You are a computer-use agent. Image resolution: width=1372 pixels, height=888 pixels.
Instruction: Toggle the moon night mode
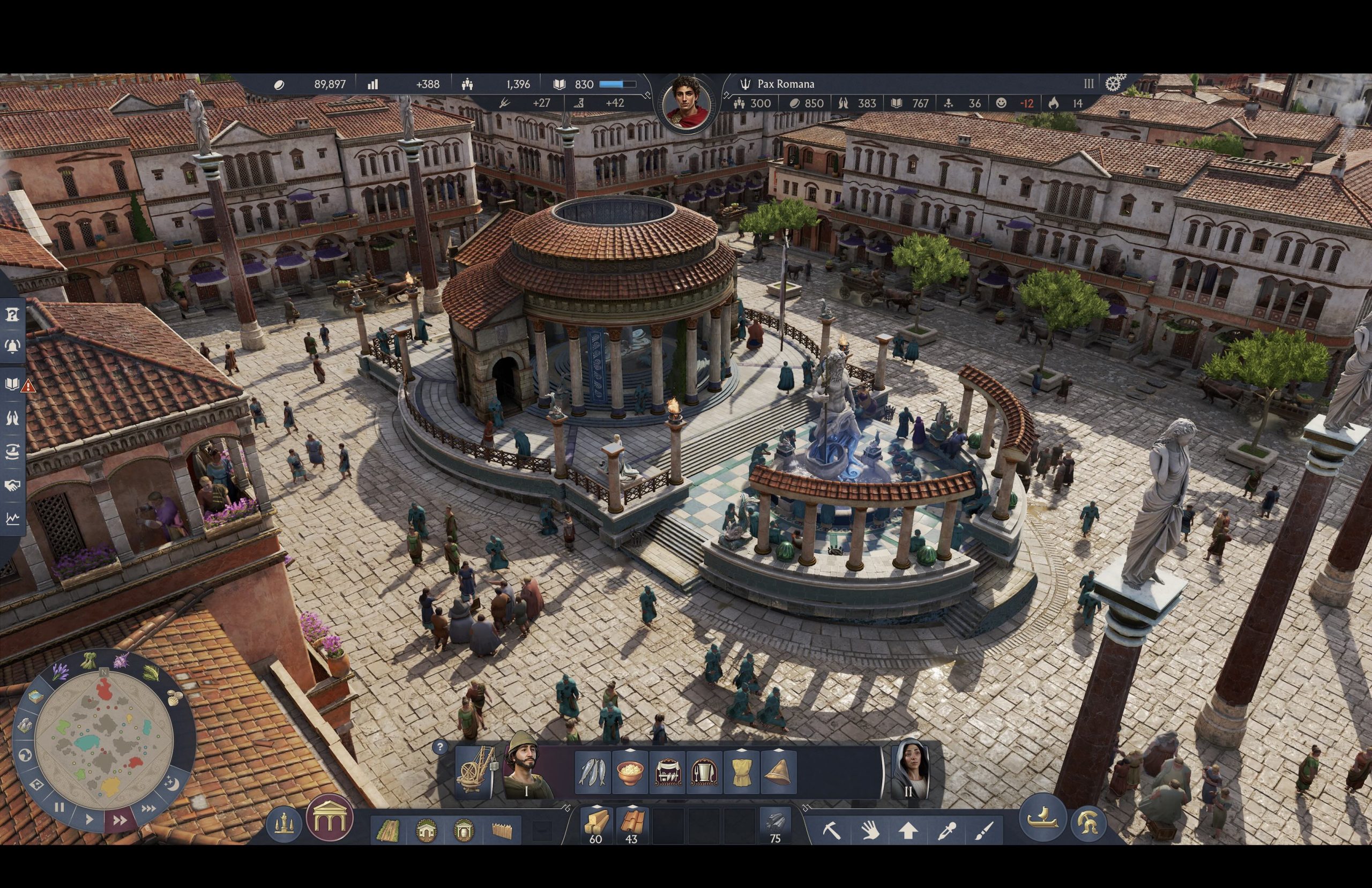[171, 784]
